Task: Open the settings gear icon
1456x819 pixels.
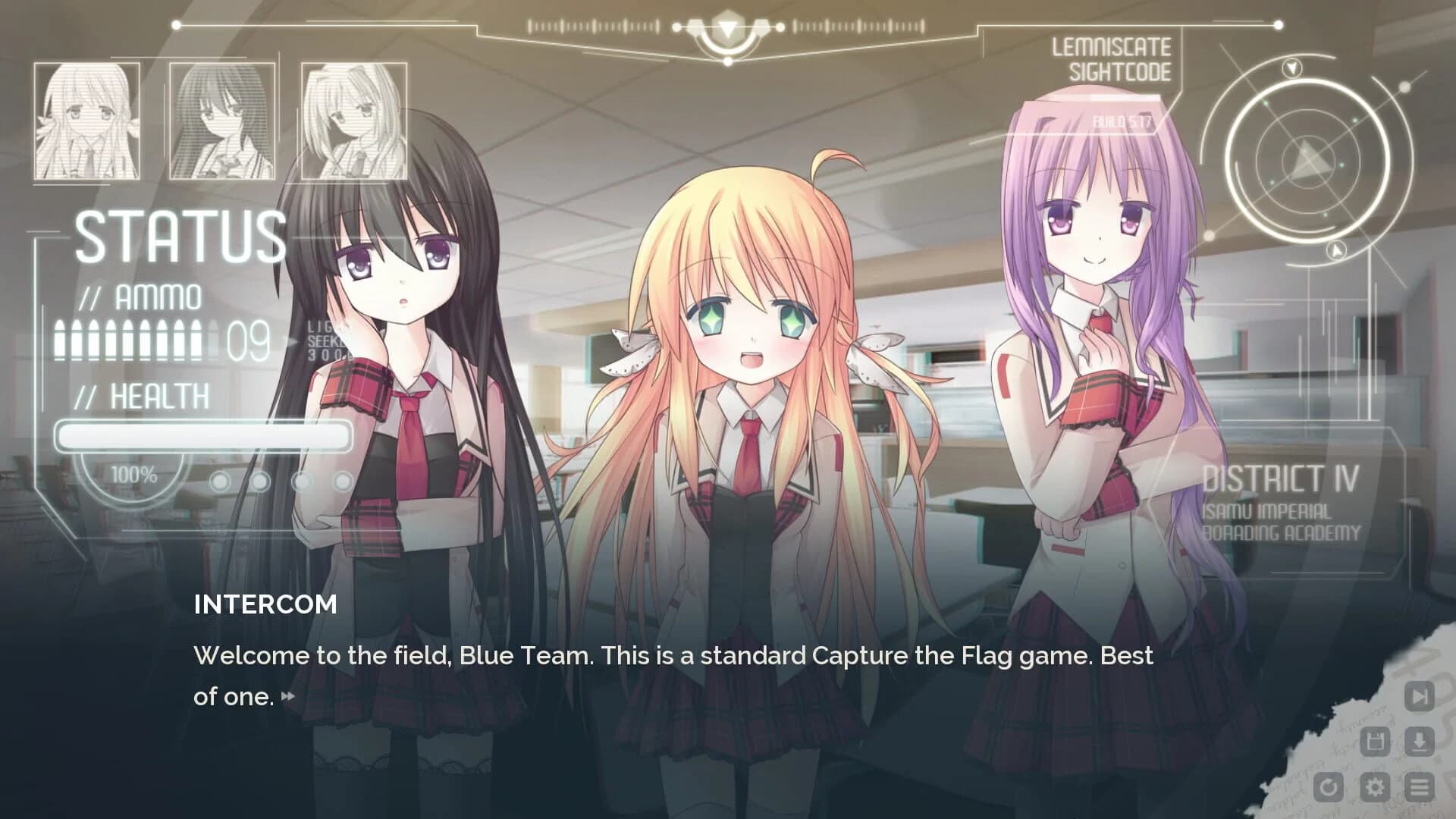Action: click(x=1374, y=786)
